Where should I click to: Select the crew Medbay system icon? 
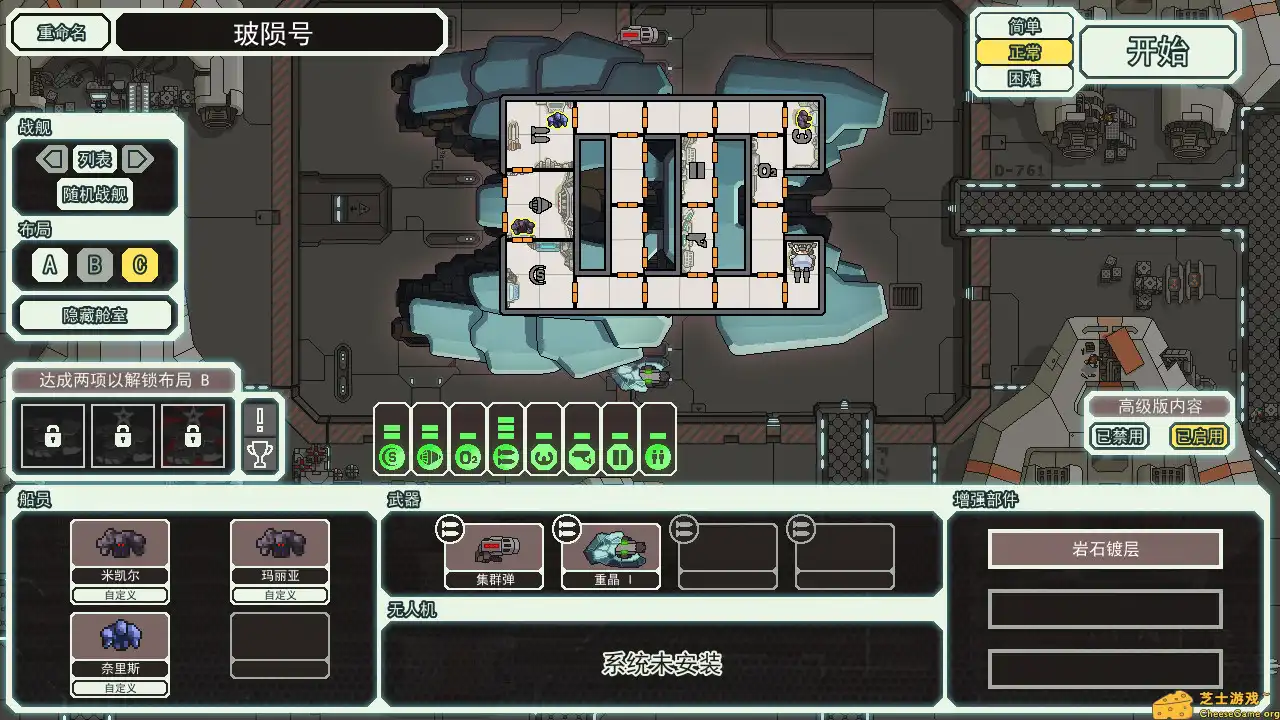tap(544, 455)
